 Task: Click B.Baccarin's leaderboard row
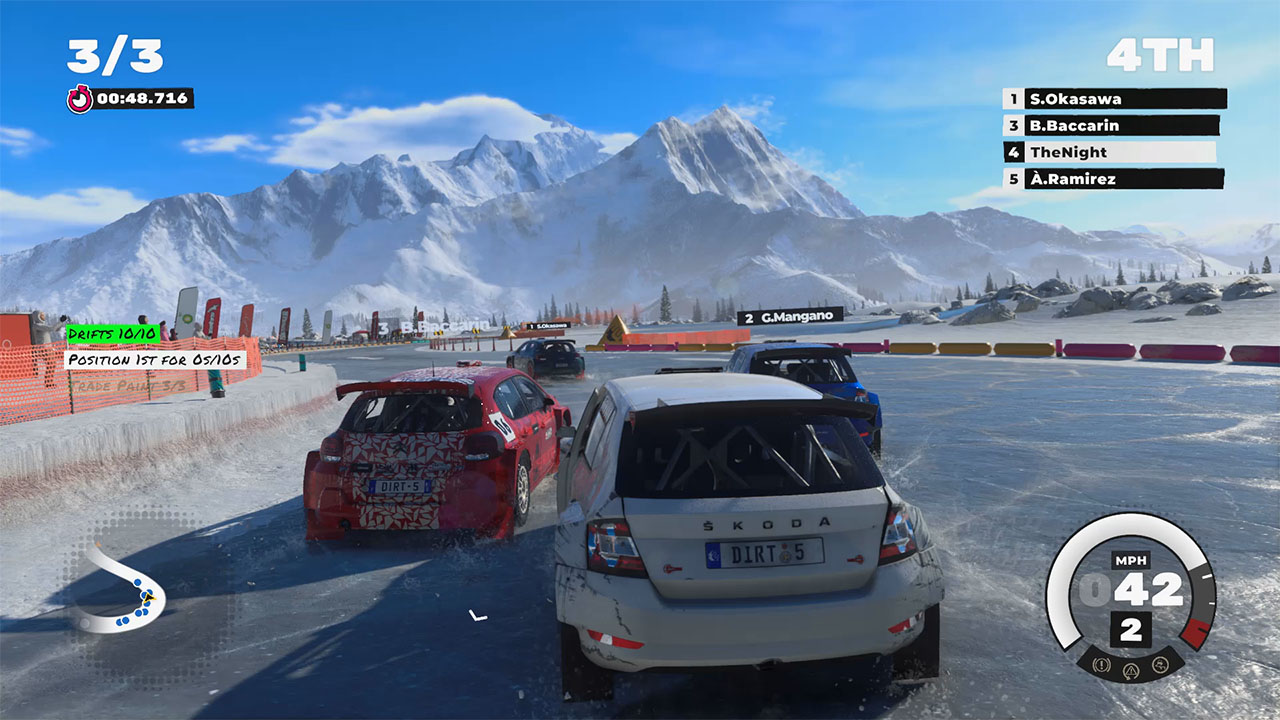(1111, 126)
